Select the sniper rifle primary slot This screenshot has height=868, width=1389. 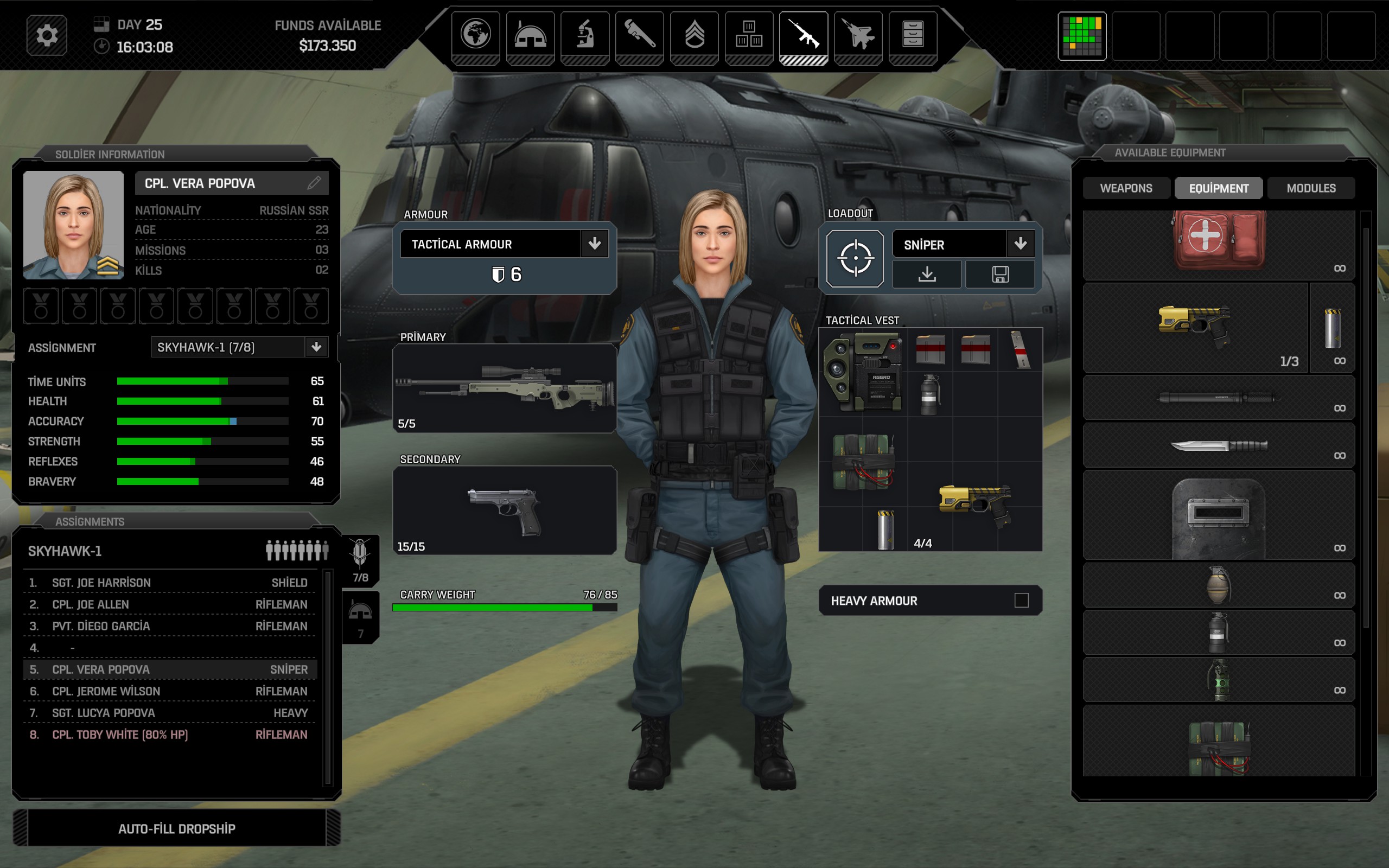point(504,387)
